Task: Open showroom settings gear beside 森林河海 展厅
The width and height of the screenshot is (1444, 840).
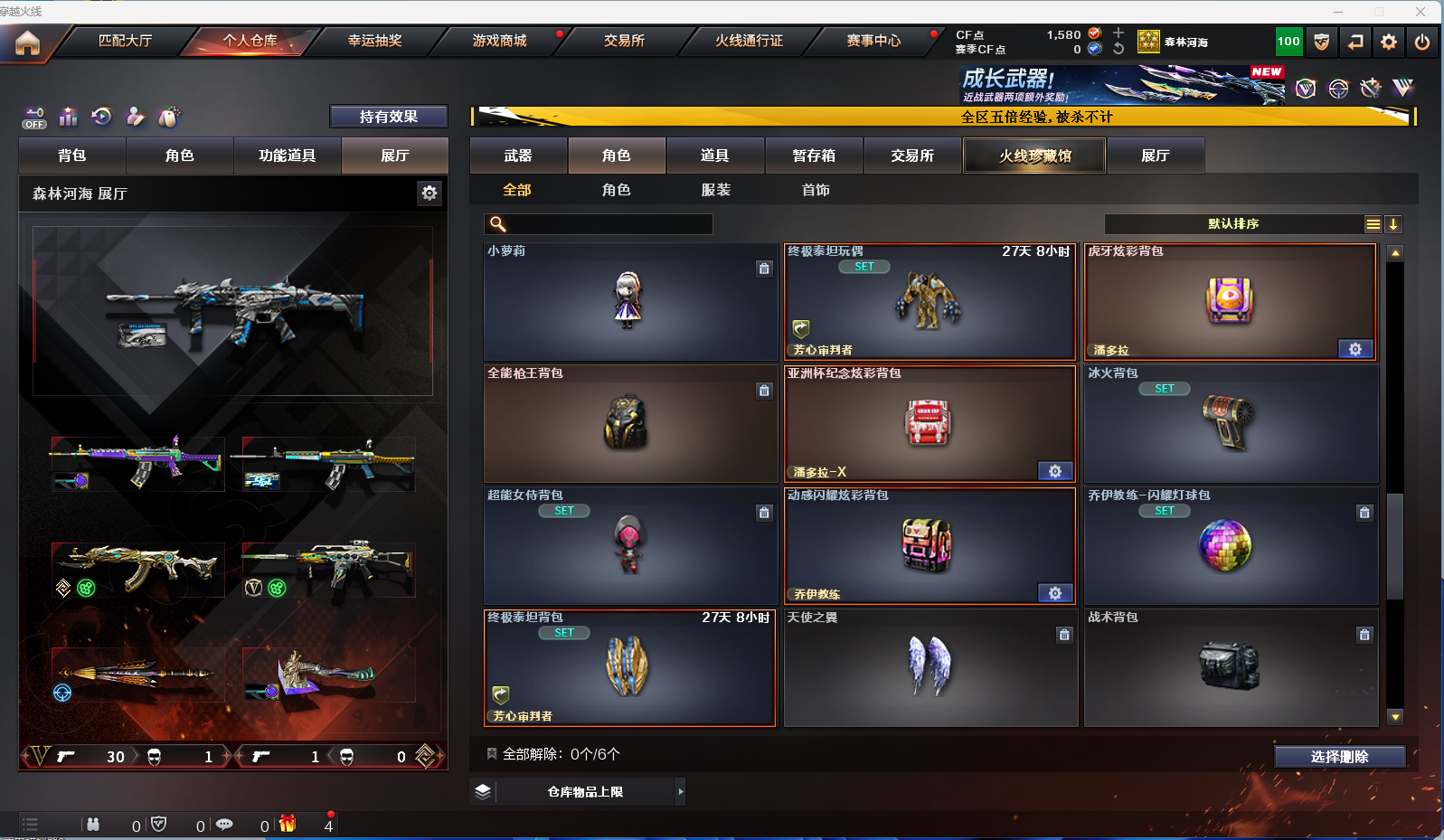Action: click(429, 193)
